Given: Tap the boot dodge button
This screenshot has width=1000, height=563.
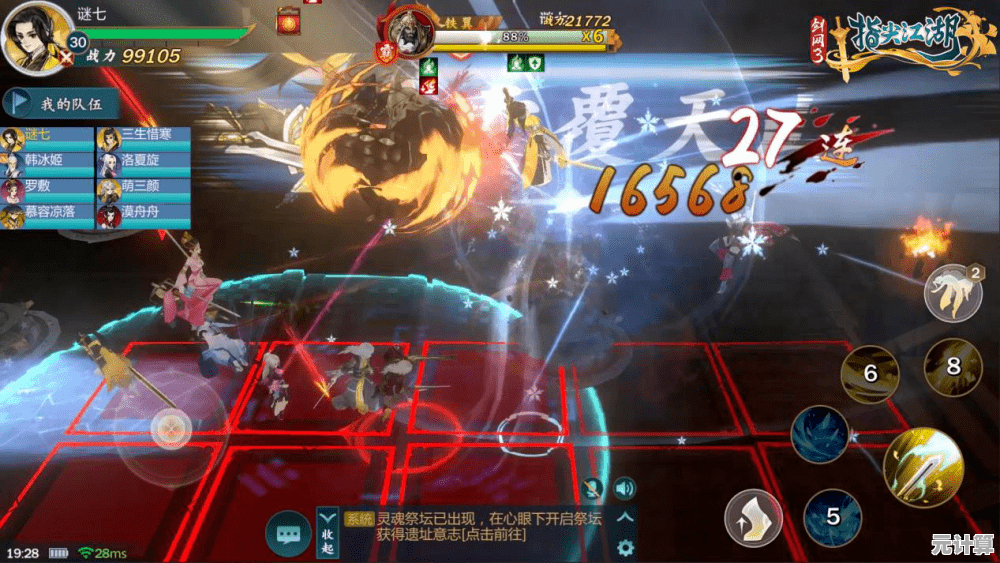Looking at the screenshot, I should (x=753, y=518).
